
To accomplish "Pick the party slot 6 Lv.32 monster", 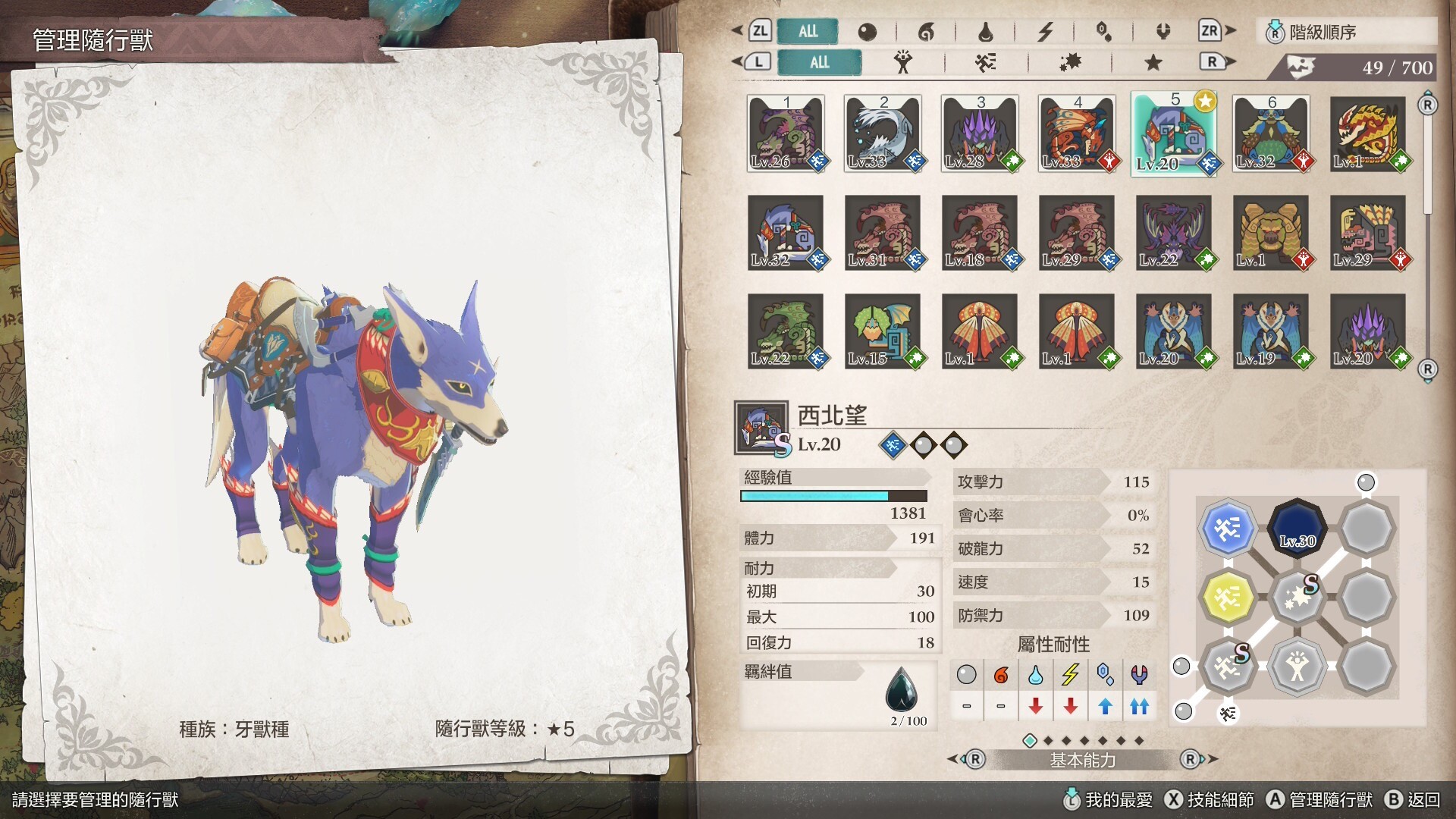I will click(1271, 134).
